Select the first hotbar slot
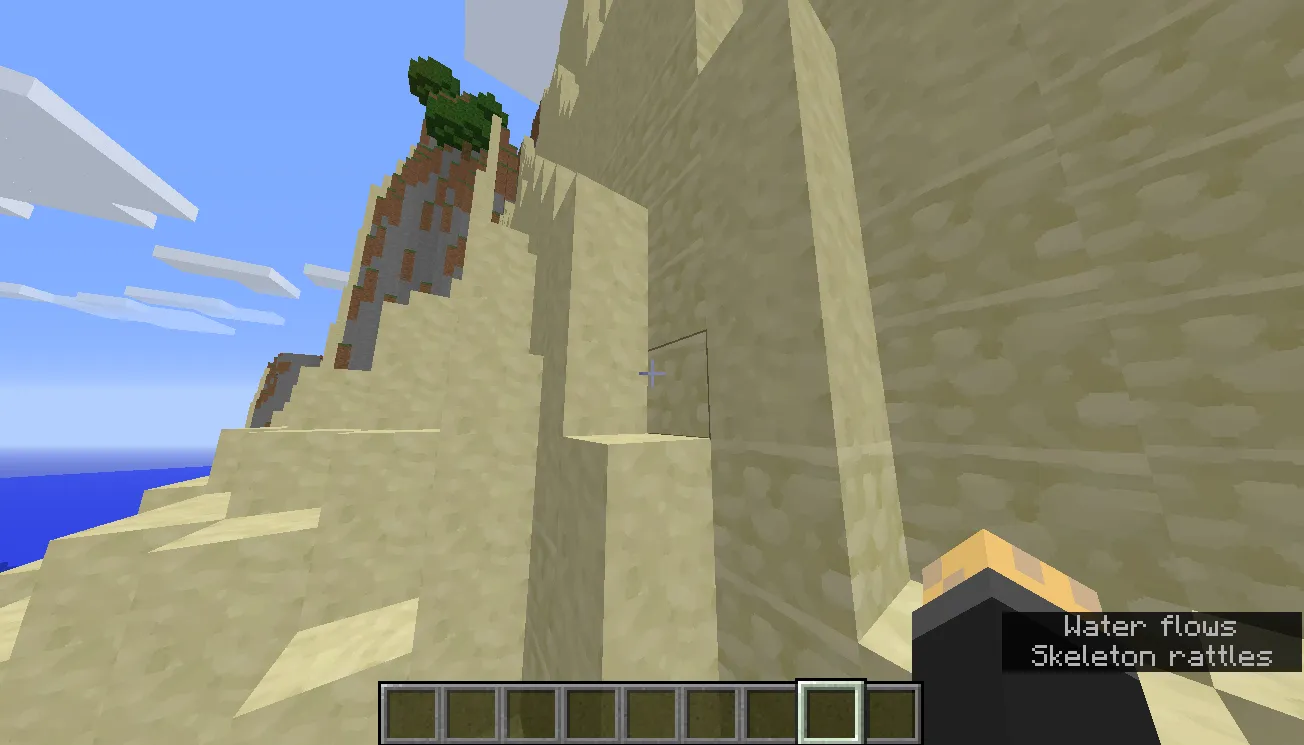Screen dimensions: 1304x745 point(410,711)
